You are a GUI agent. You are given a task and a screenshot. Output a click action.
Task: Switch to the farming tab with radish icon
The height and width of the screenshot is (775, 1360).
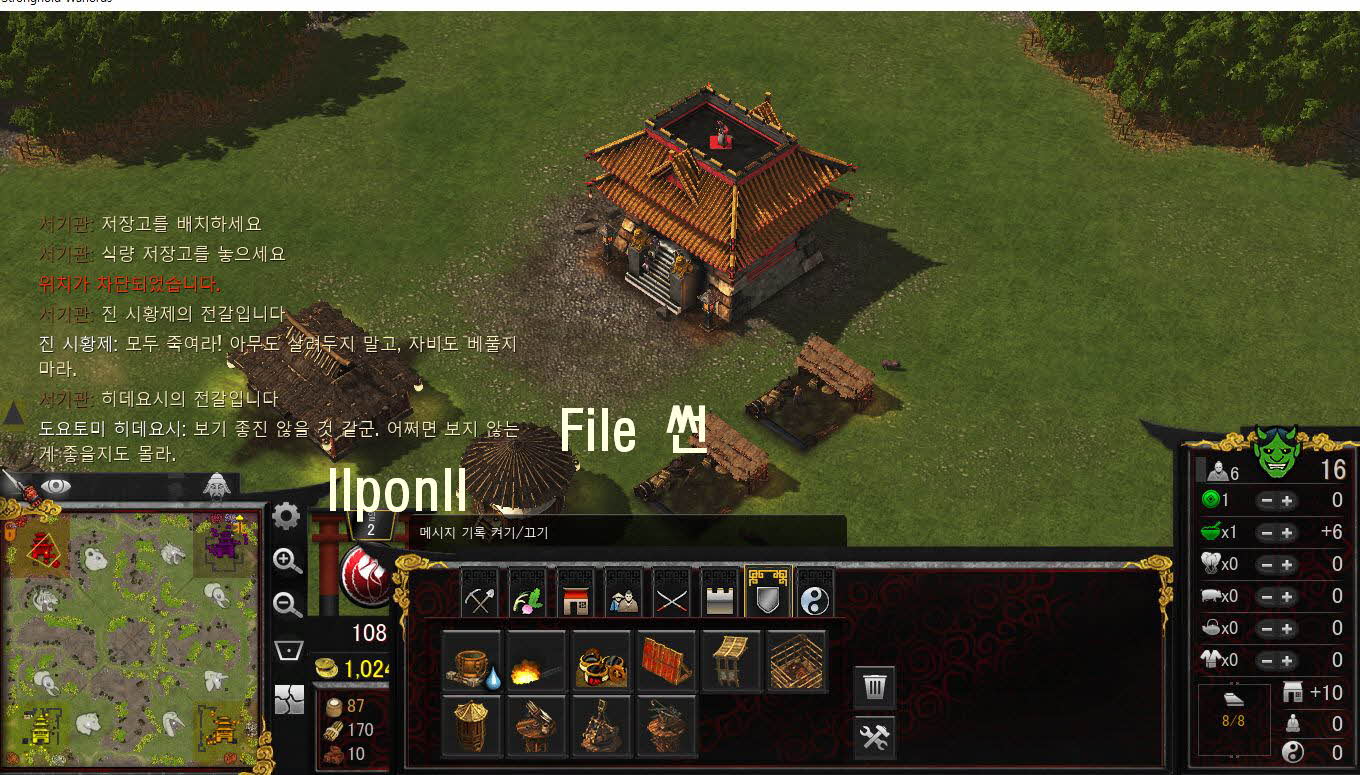pyautogui.click(x=526, y=597)
